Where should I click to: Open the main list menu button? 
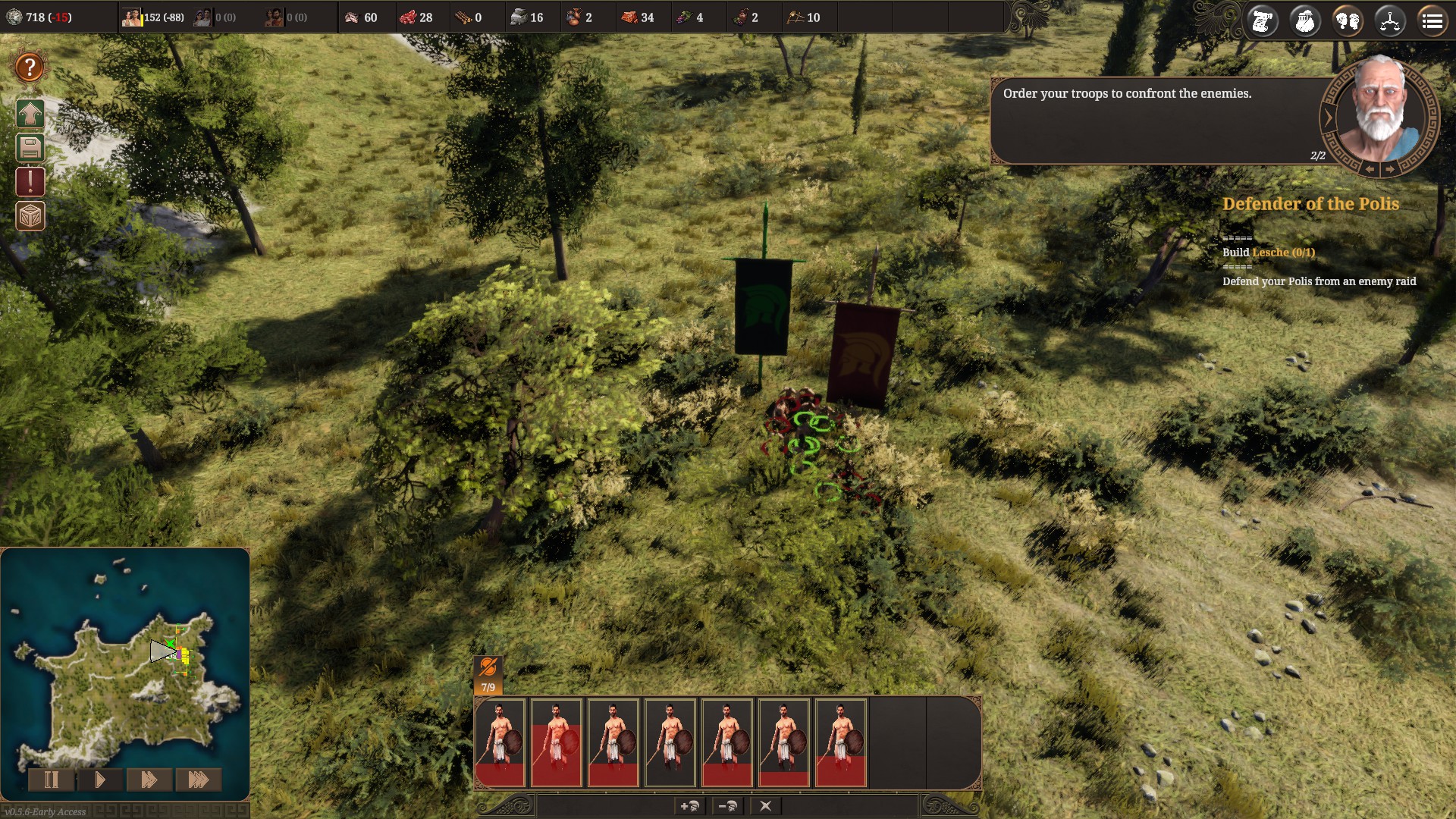(x=1432, y=21)
